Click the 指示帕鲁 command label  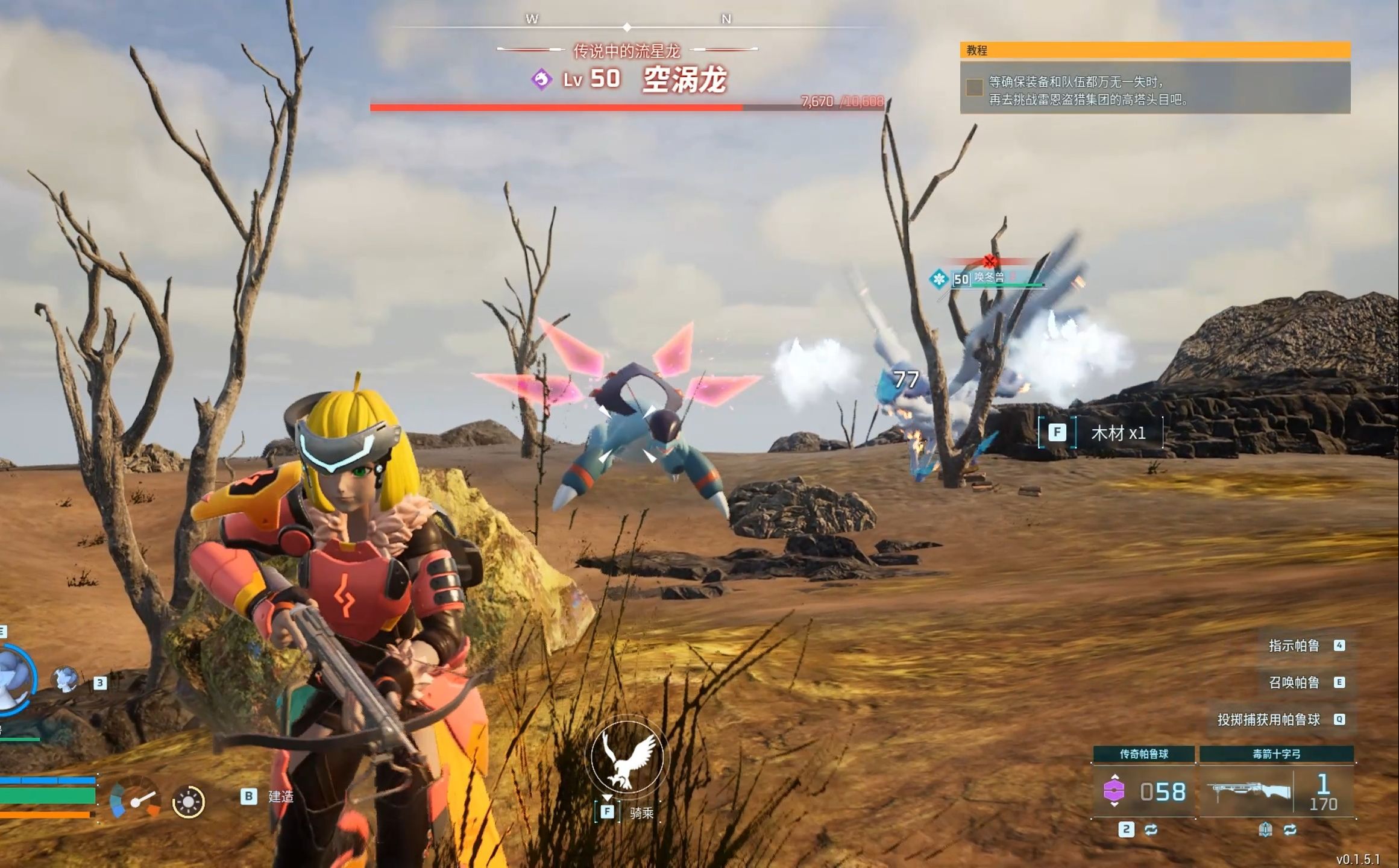1294,646
